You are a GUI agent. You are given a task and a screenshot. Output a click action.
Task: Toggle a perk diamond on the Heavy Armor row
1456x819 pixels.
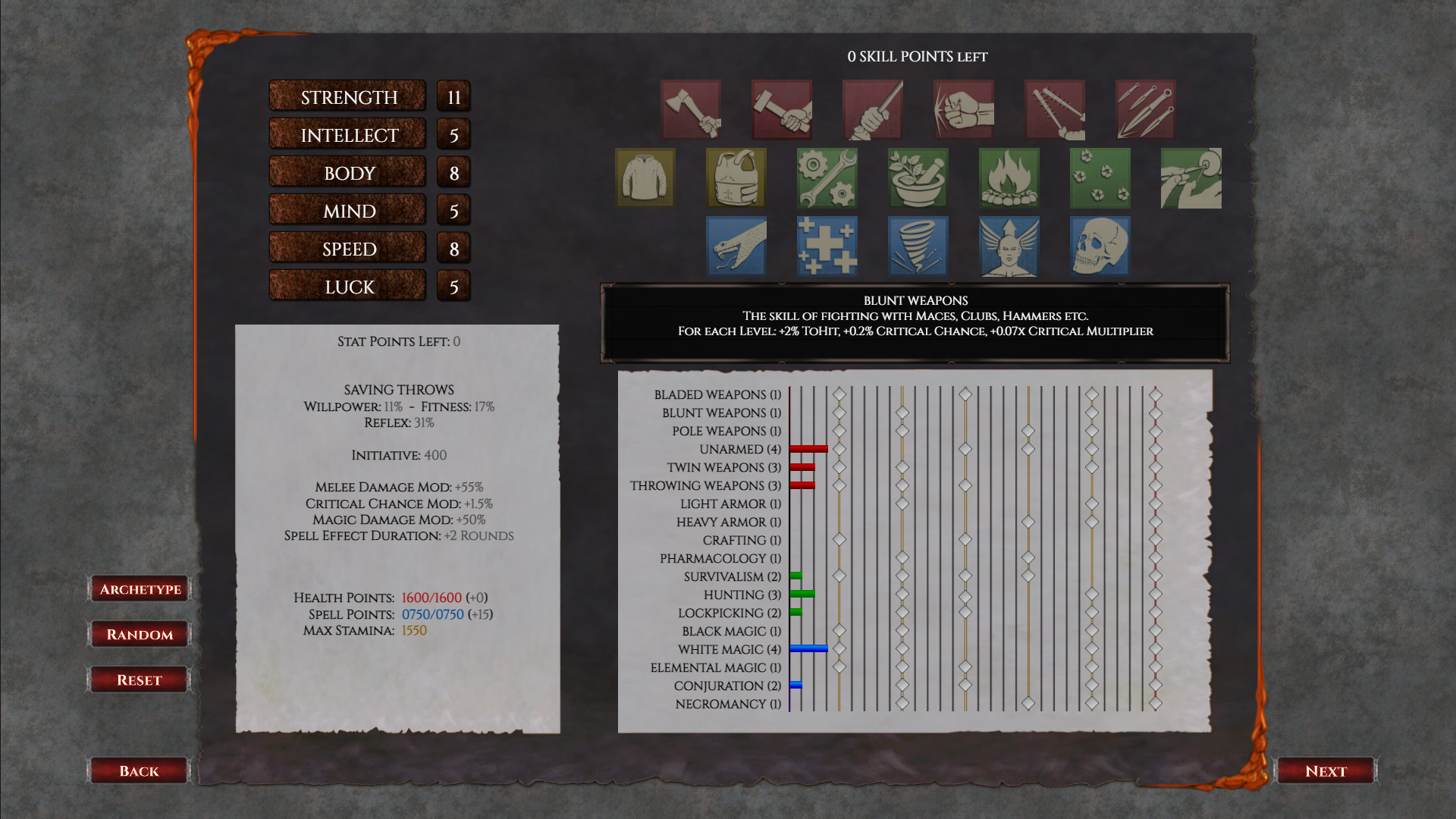point(1028,522)
